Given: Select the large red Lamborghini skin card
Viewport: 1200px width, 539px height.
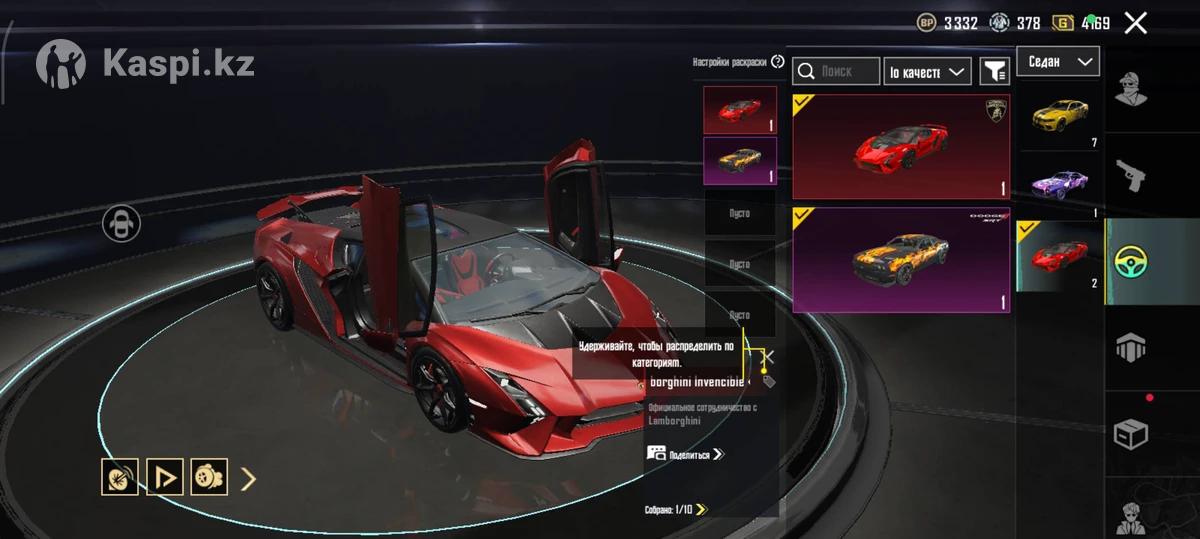Looking at the screenshot, I should [x=900, y=147].
